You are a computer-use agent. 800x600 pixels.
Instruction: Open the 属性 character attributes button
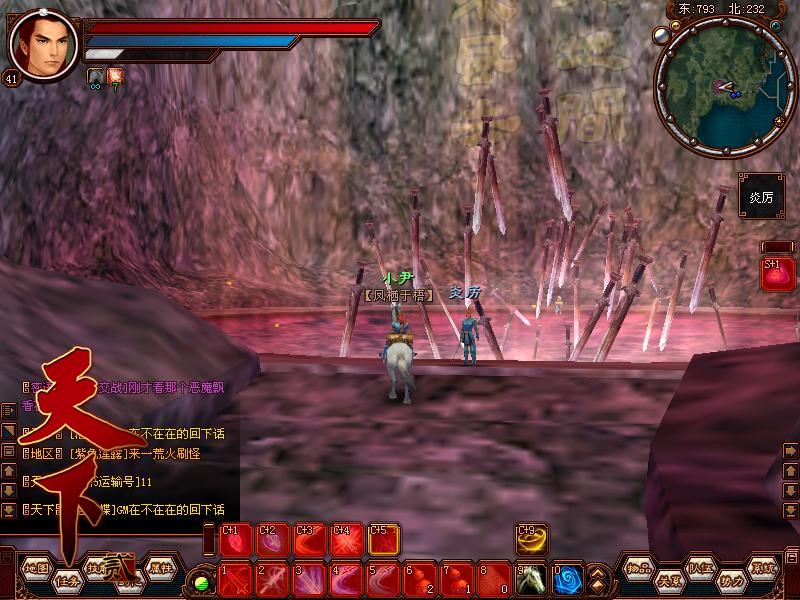click(x=160, y=567)
